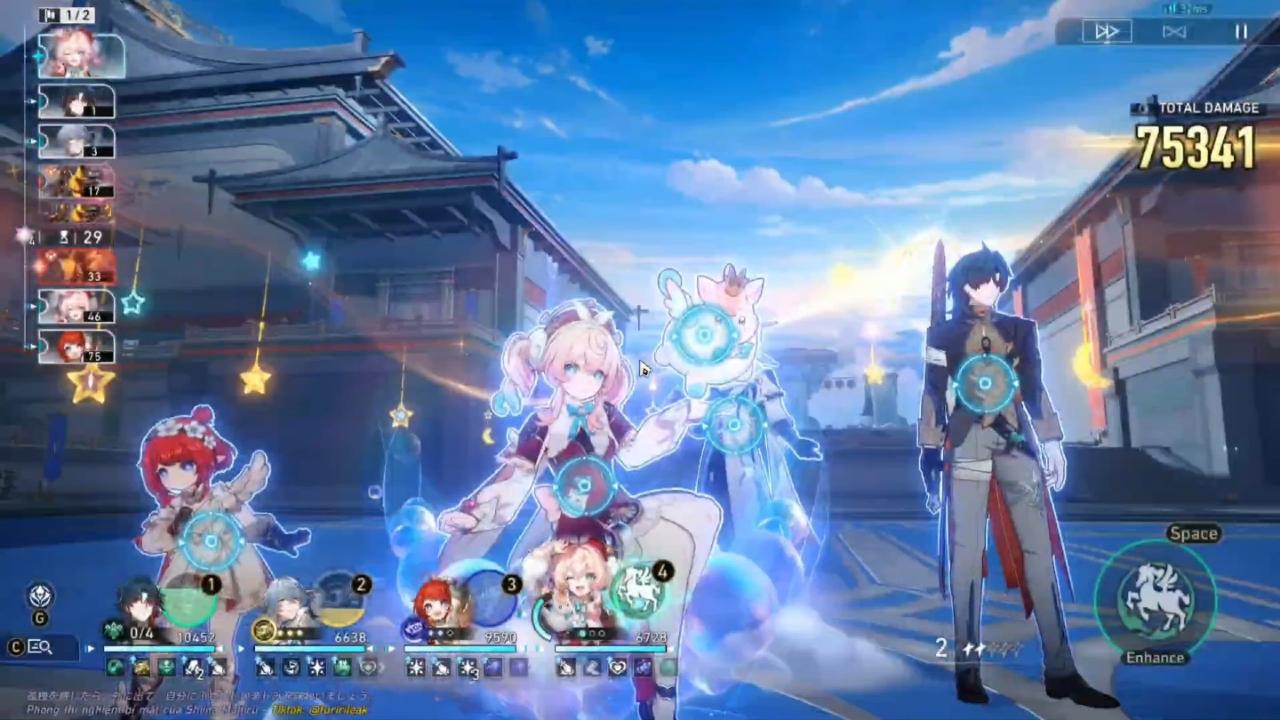Image resolution: width=1280 pixels, height=720 pixels.
Task: Toggle the 2x battle speed fast-forward control
Action: click(1106, 31)
